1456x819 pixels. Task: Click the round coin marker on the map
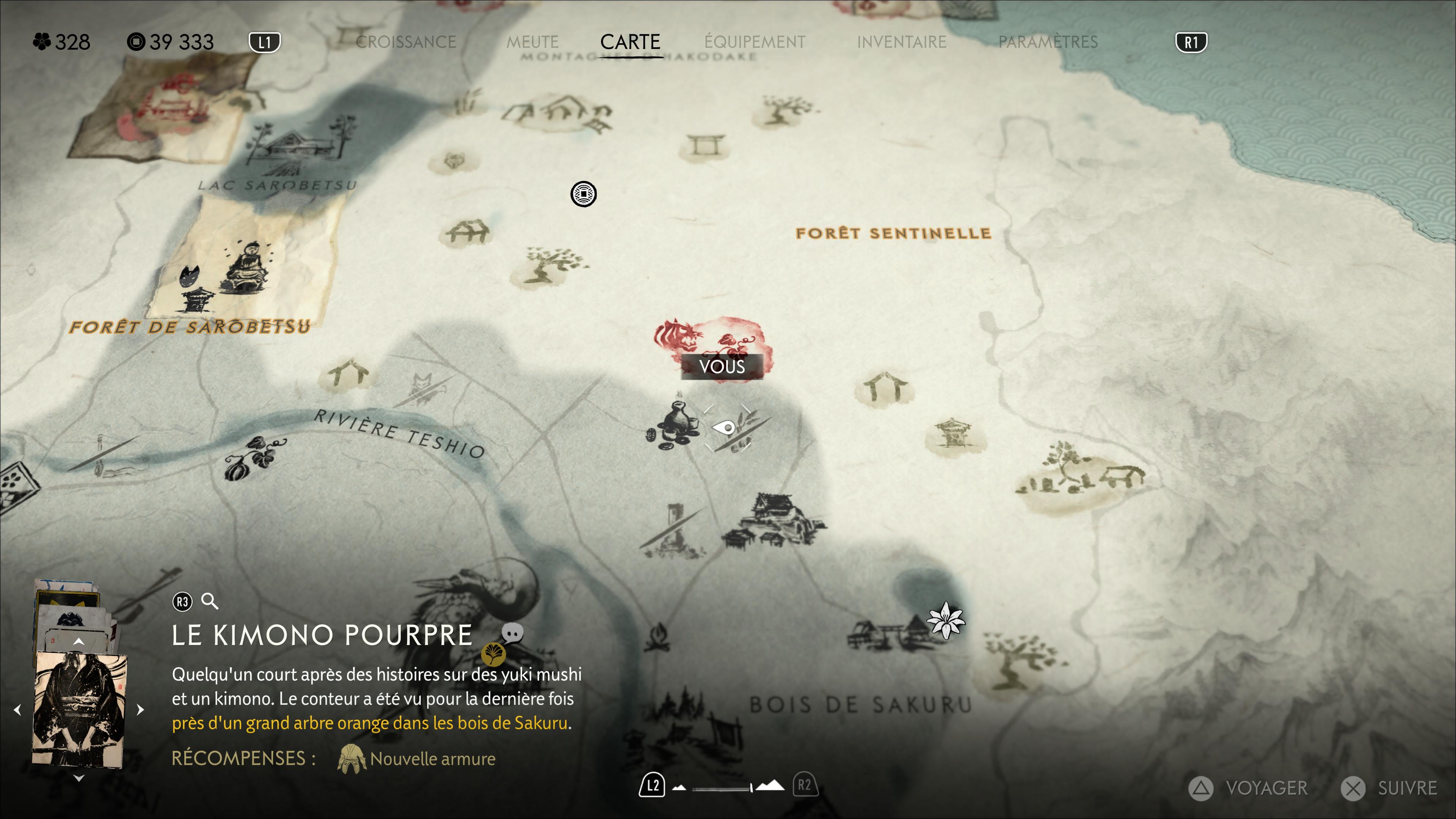(583, 195)
